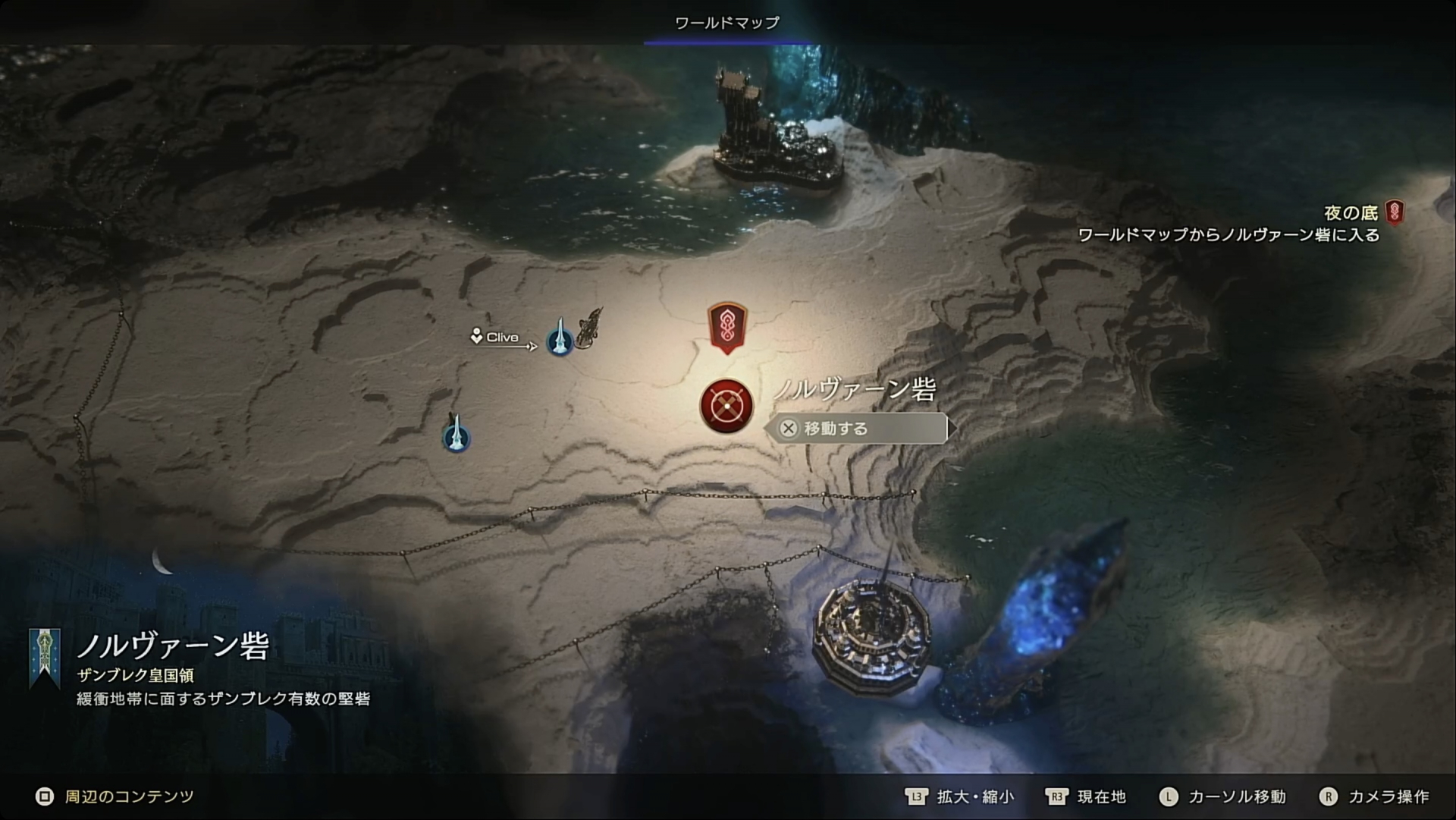Screen dimensions: 1456x820
Task: Click the red quest shield marker on the map
Action: coord(727,327)
